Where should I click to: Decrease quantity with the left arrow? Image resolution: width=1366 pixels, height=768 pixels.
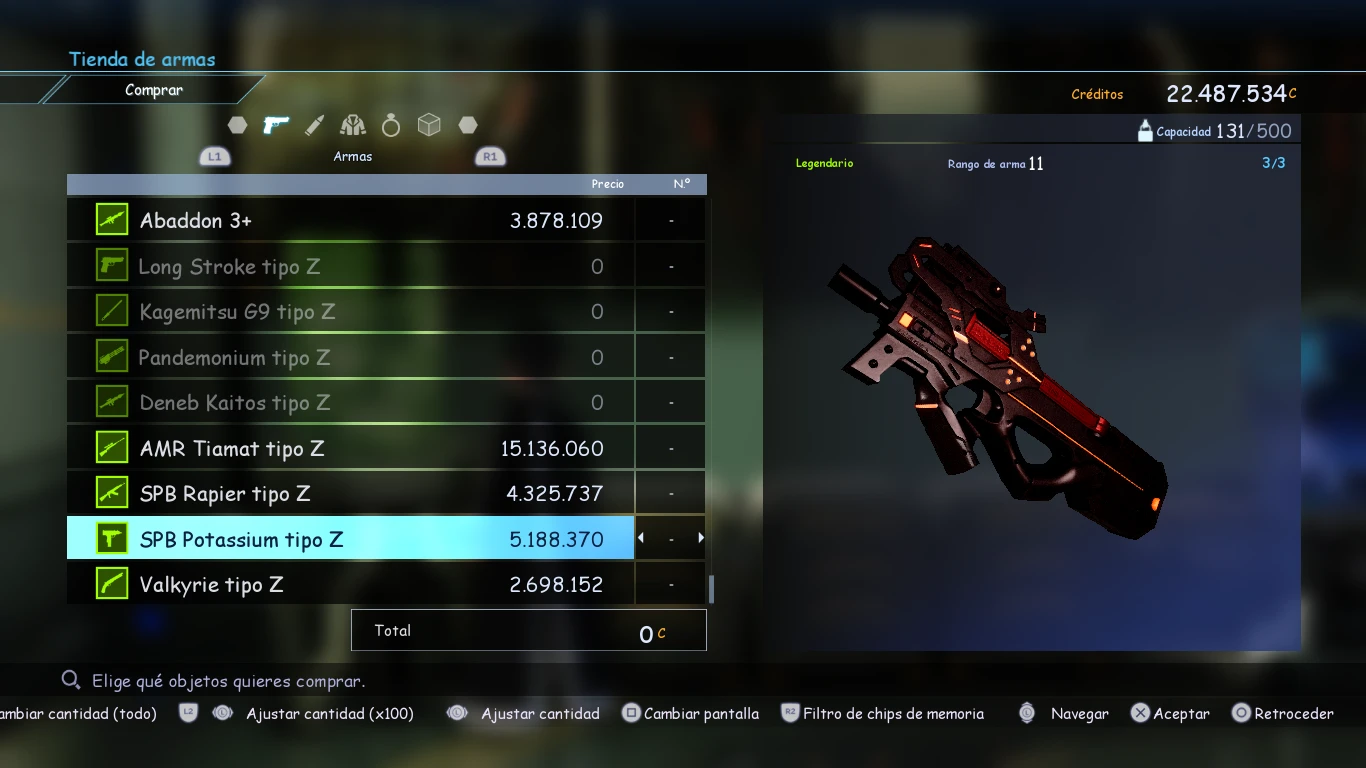[x=641, y=538]
